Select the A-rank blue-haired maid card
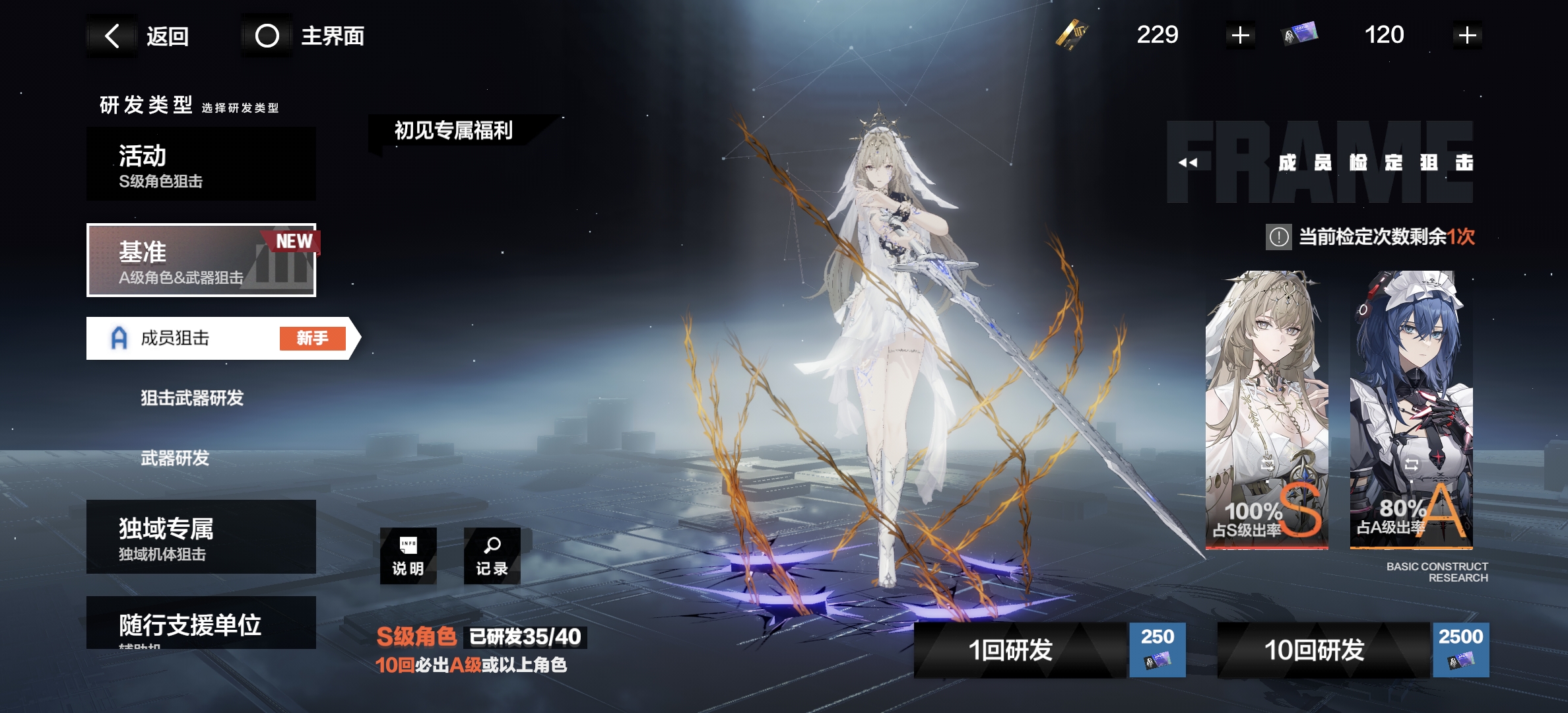The image size is (1568, 713). (1411, 409)
